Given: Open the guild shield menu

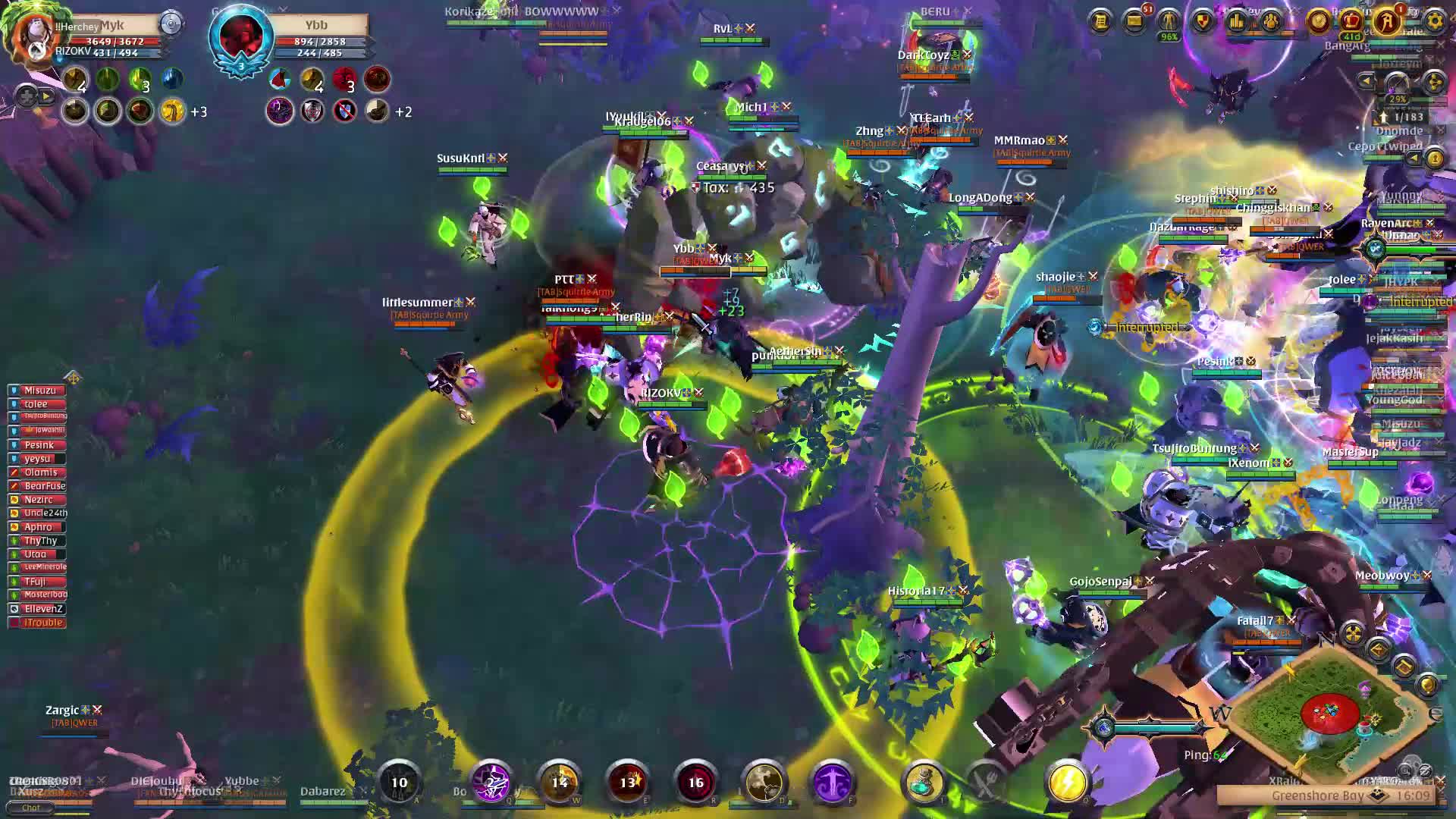Looking at the screenshot, I should tap(1203, 21).
